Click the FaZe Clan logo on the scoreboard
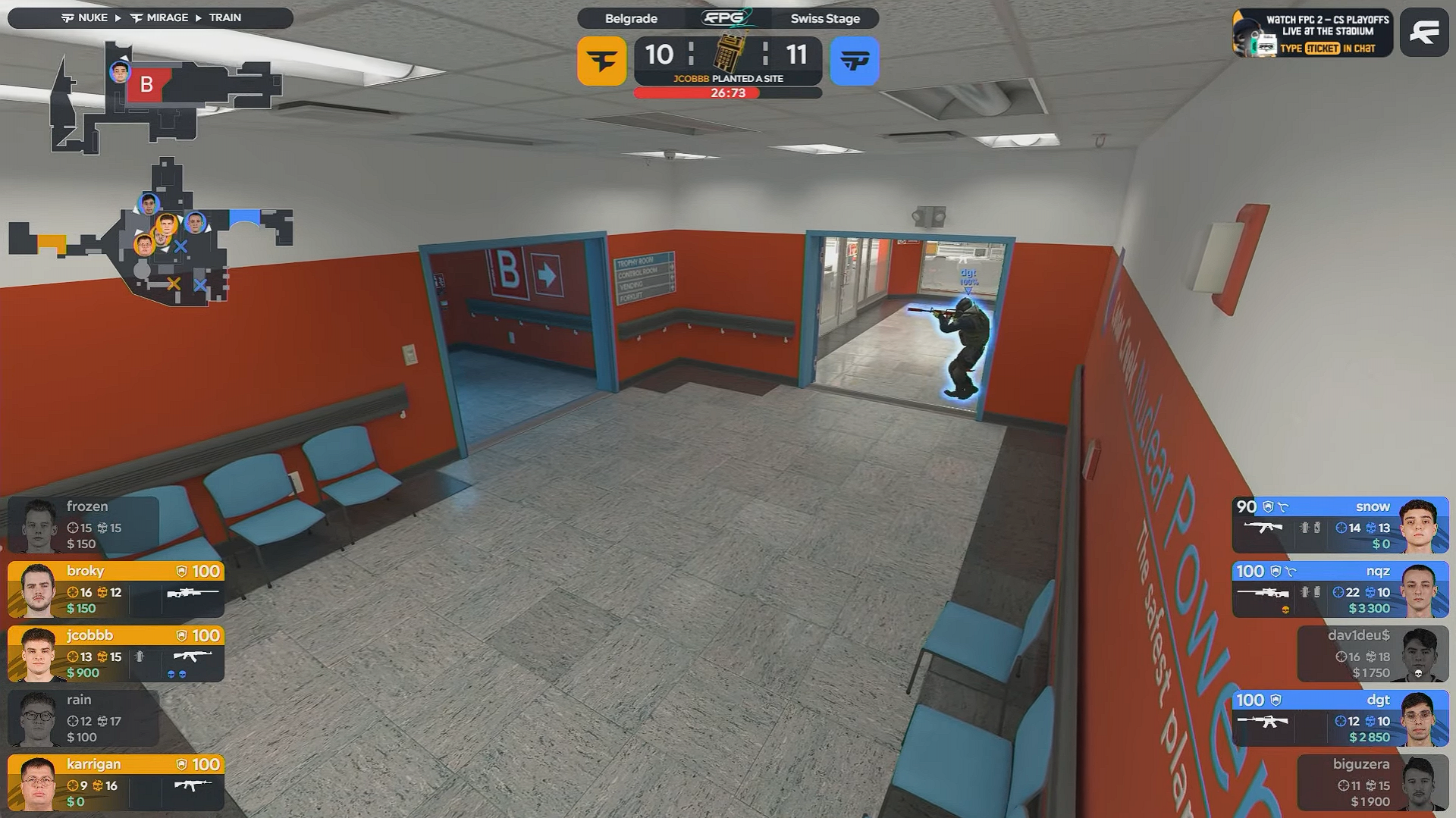Screen dimensions: 1456x818 [x=601, y=60]
